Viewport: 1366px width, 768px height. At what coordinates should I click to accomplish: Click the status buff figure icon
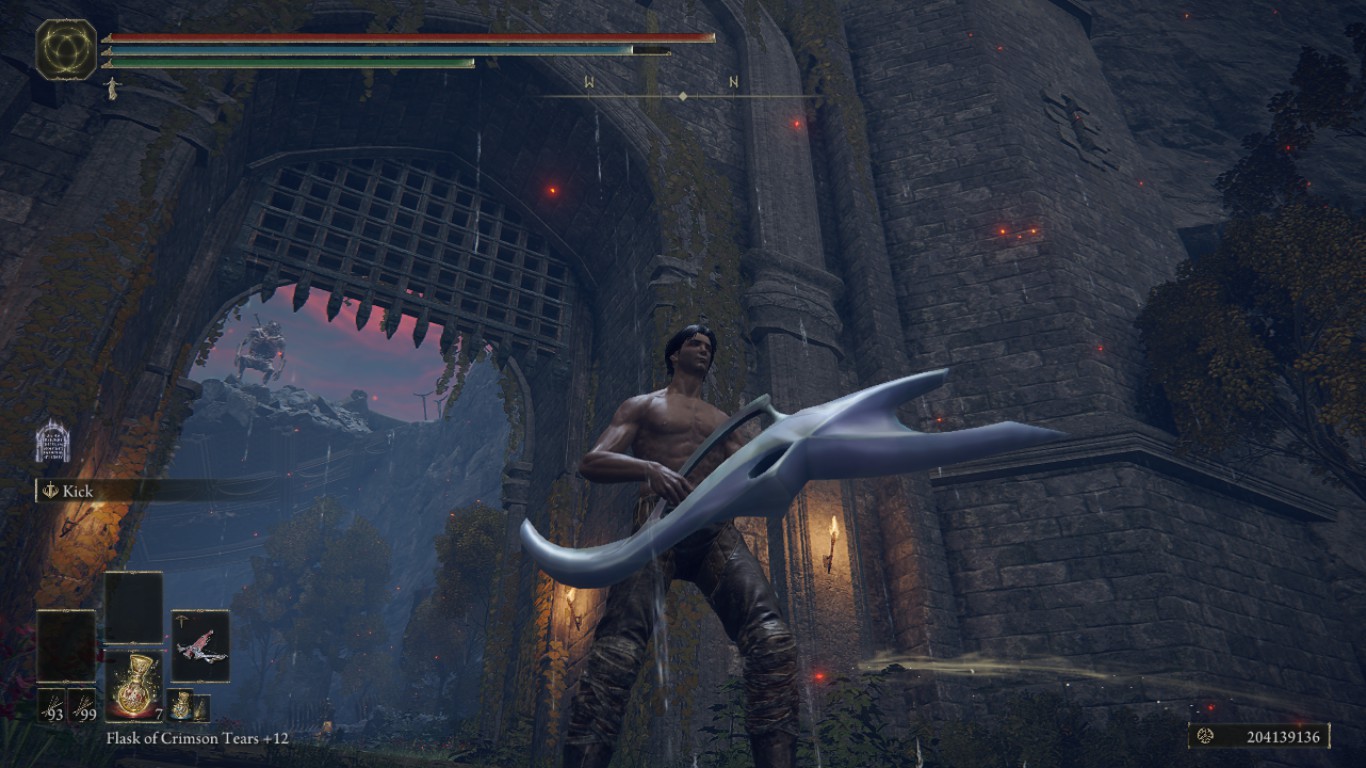[x=111, y=88]
